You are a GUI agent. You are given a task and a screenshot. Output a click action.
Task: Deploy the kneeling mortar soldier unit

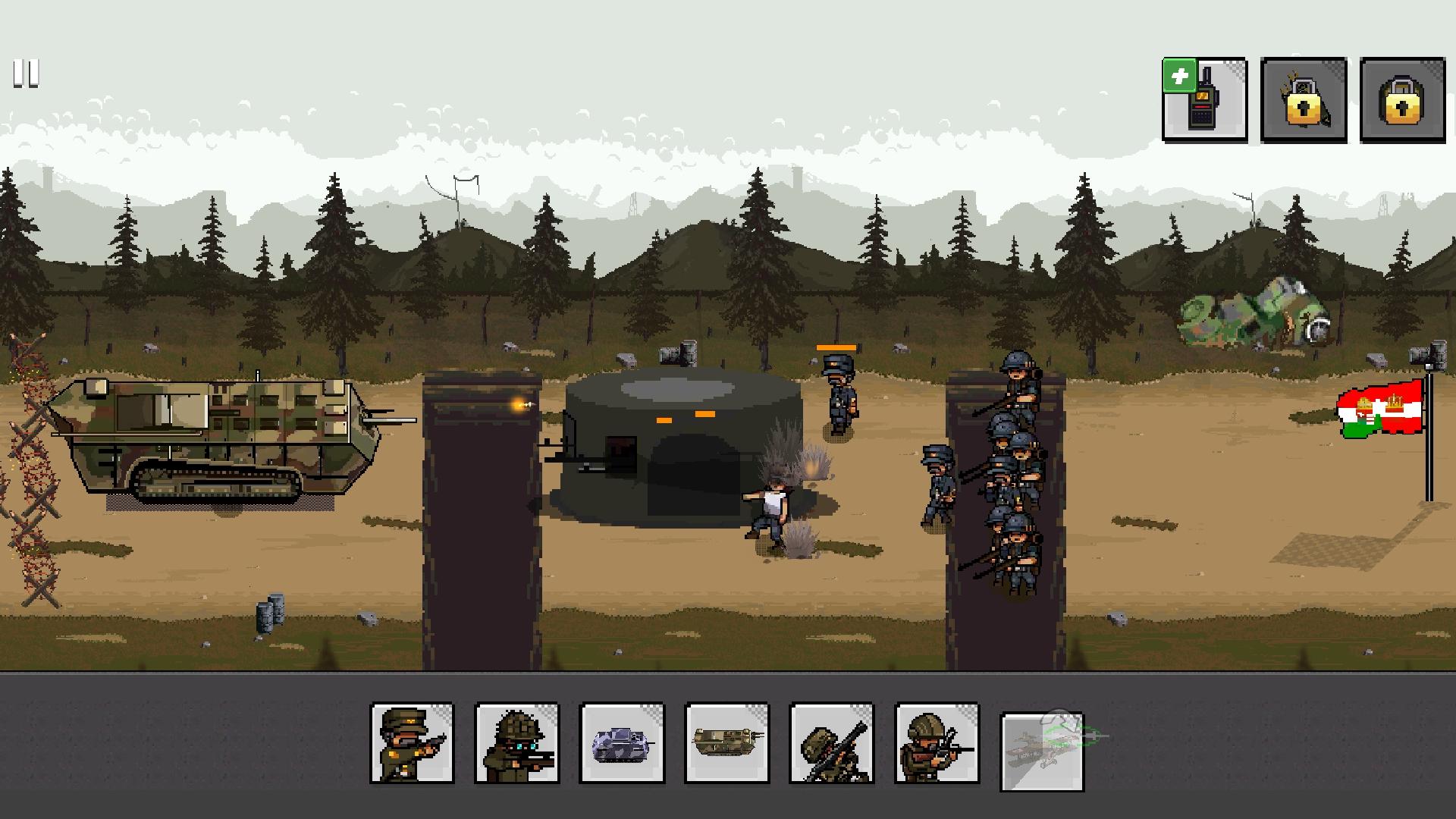click(x=831, y=743)
